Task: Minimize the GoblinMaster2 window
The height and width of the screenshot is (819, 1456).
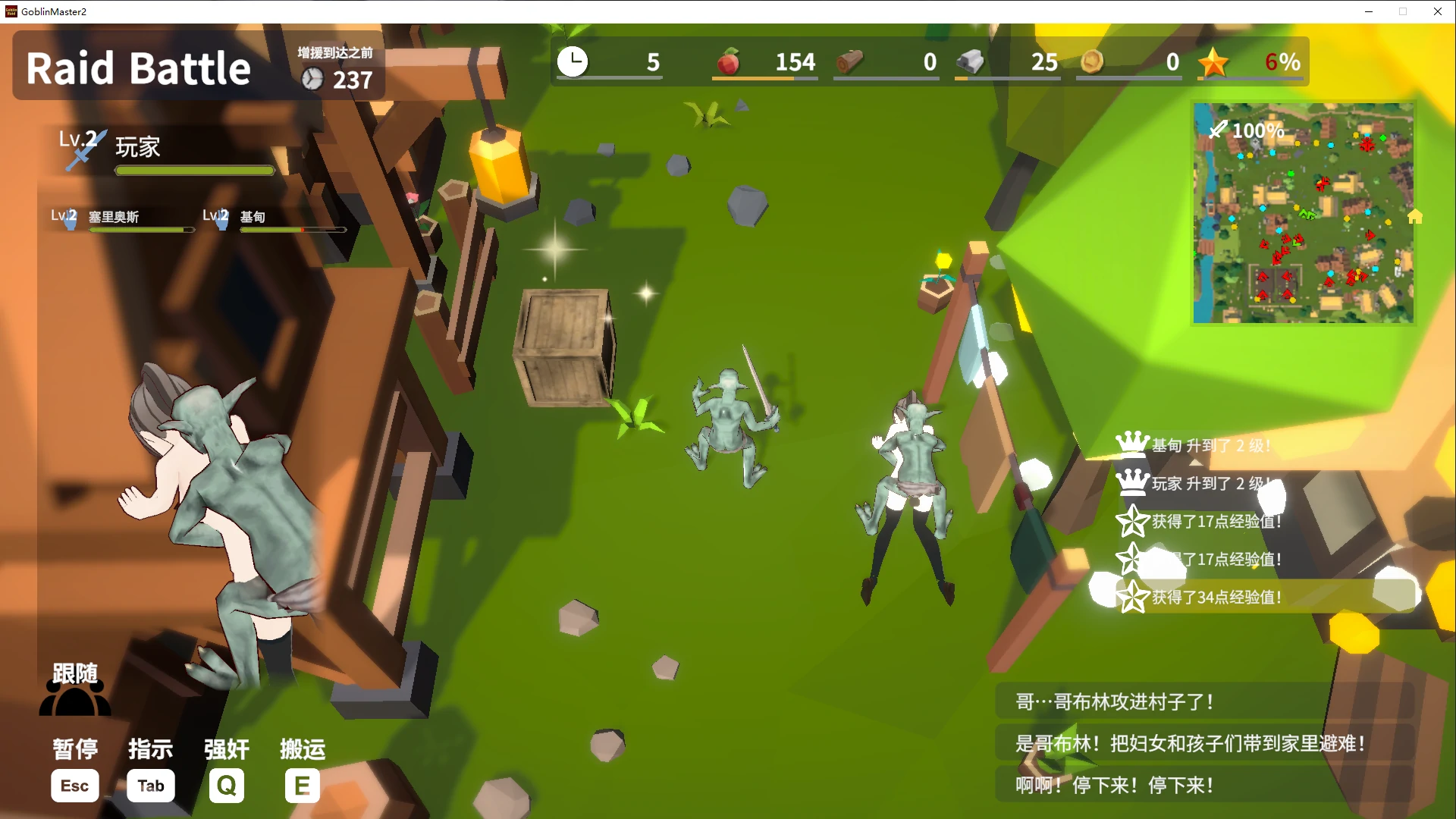Action: (x=1369, y=11)
